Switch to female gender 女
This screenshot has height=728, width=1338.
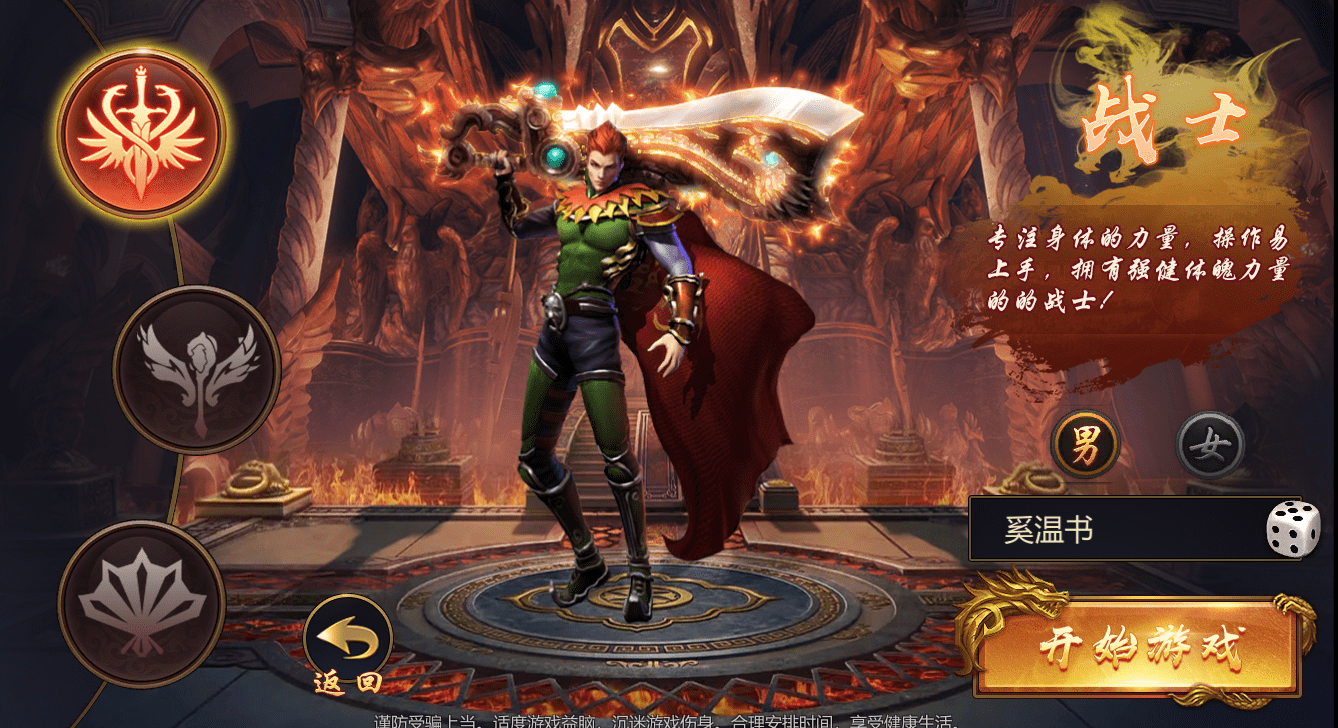pyautogui.click(x=1210, y=445)
